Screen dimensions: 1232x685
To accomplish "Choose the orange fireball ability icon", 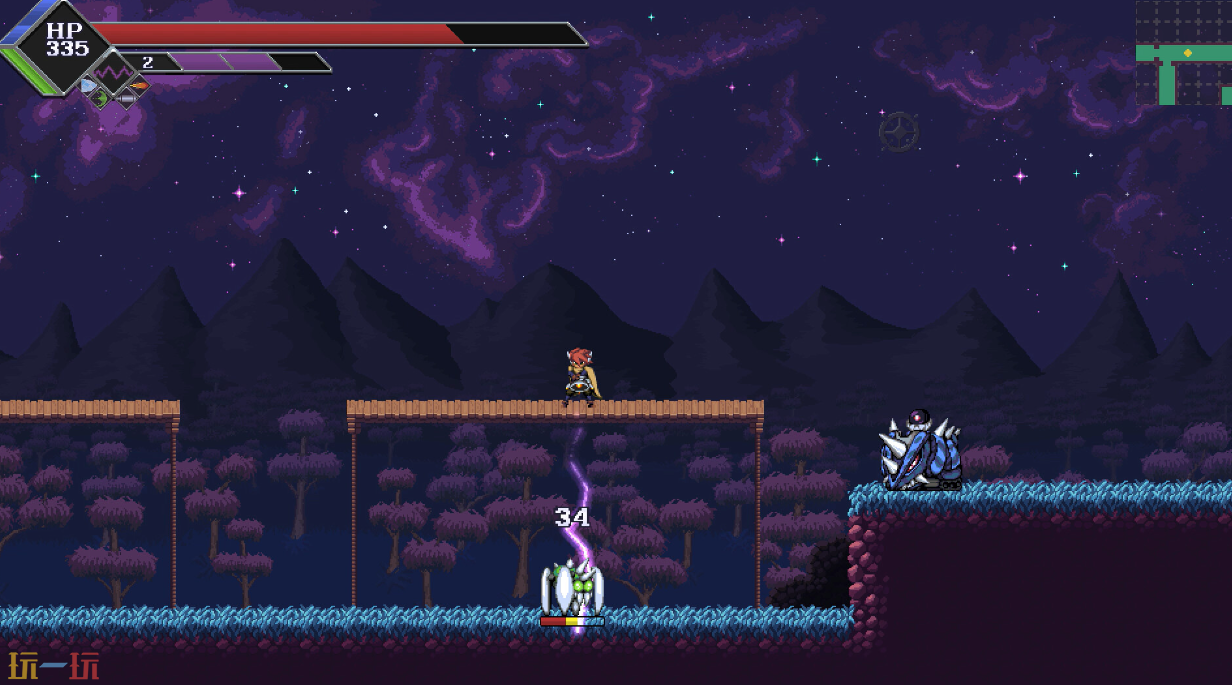I will click(x=139, y=86).
